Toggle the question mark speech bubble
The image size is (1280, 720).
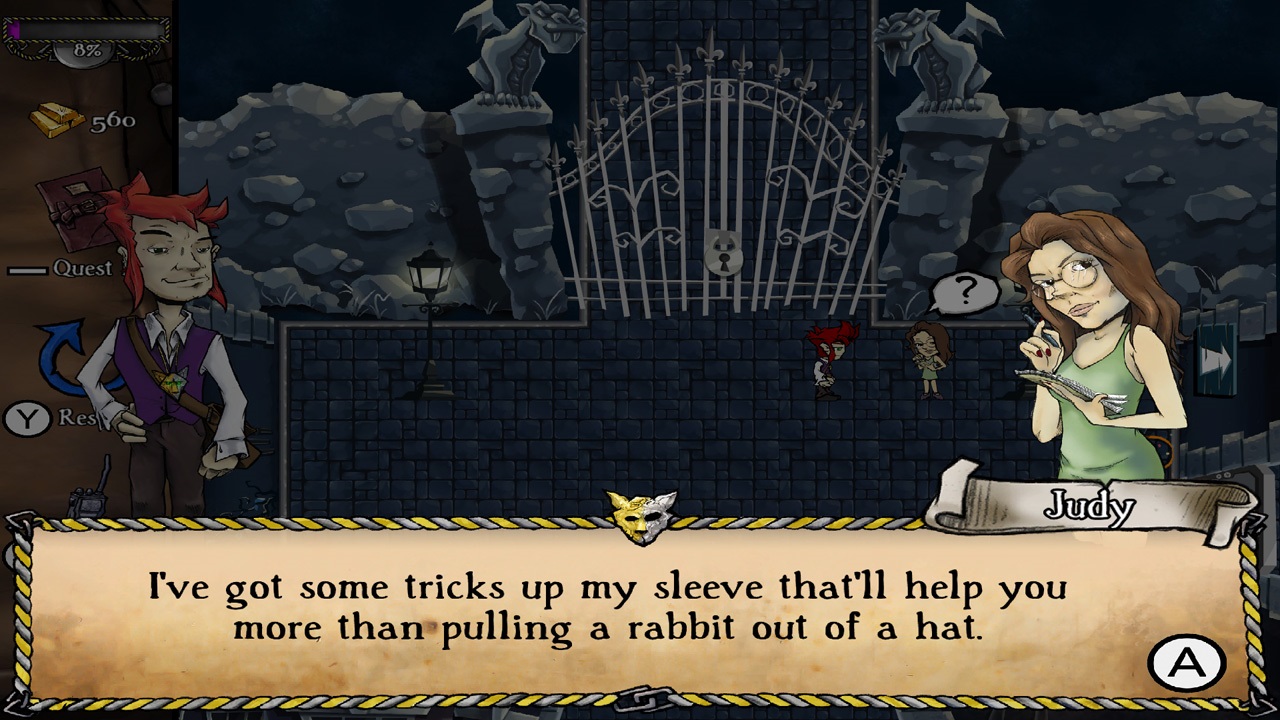[965, 291]
